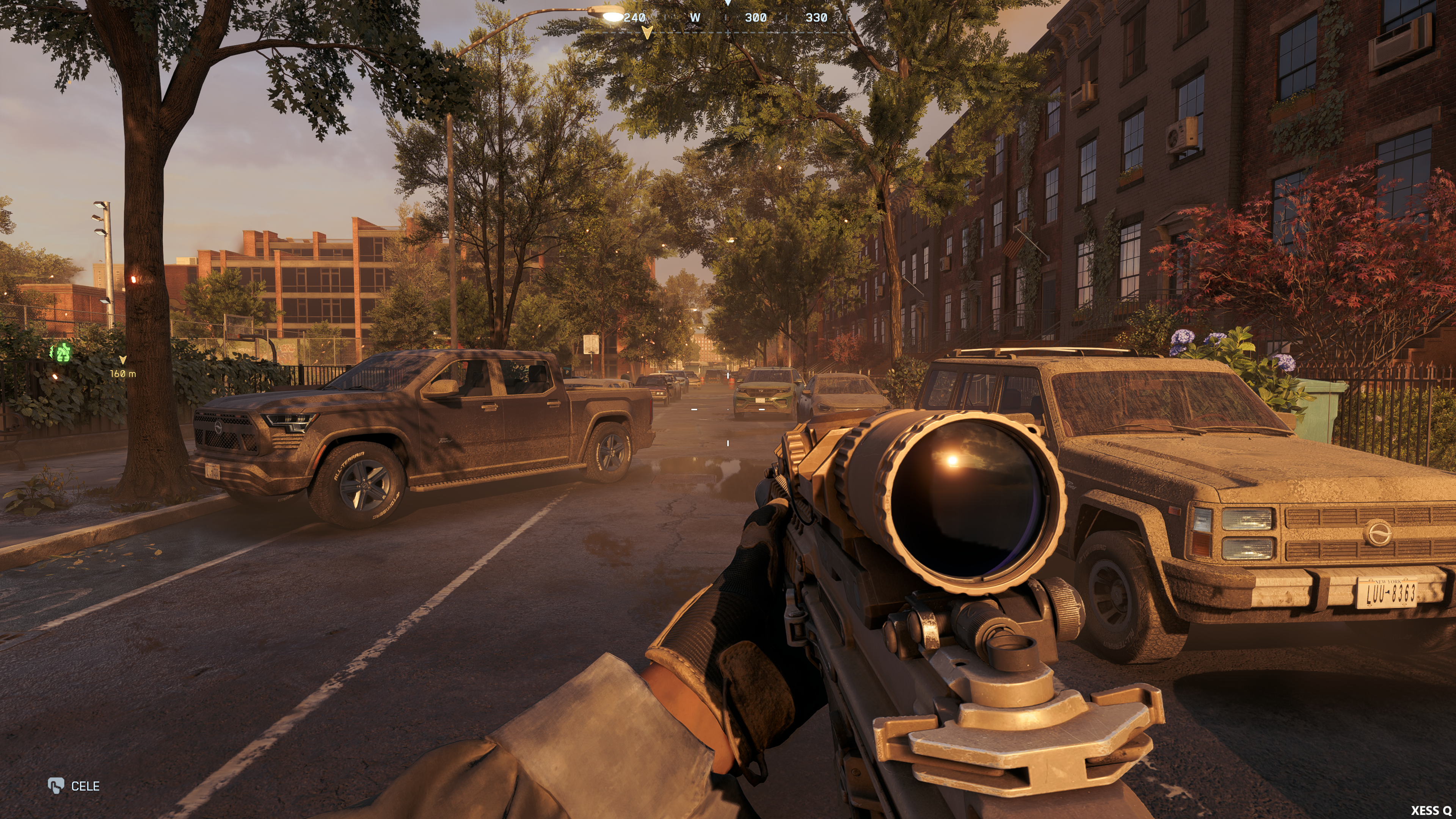Select the yellow waypoint indicator on the compass
Image resolution: width=1456 pixels, height=819 pixels.
coord(647,32)
